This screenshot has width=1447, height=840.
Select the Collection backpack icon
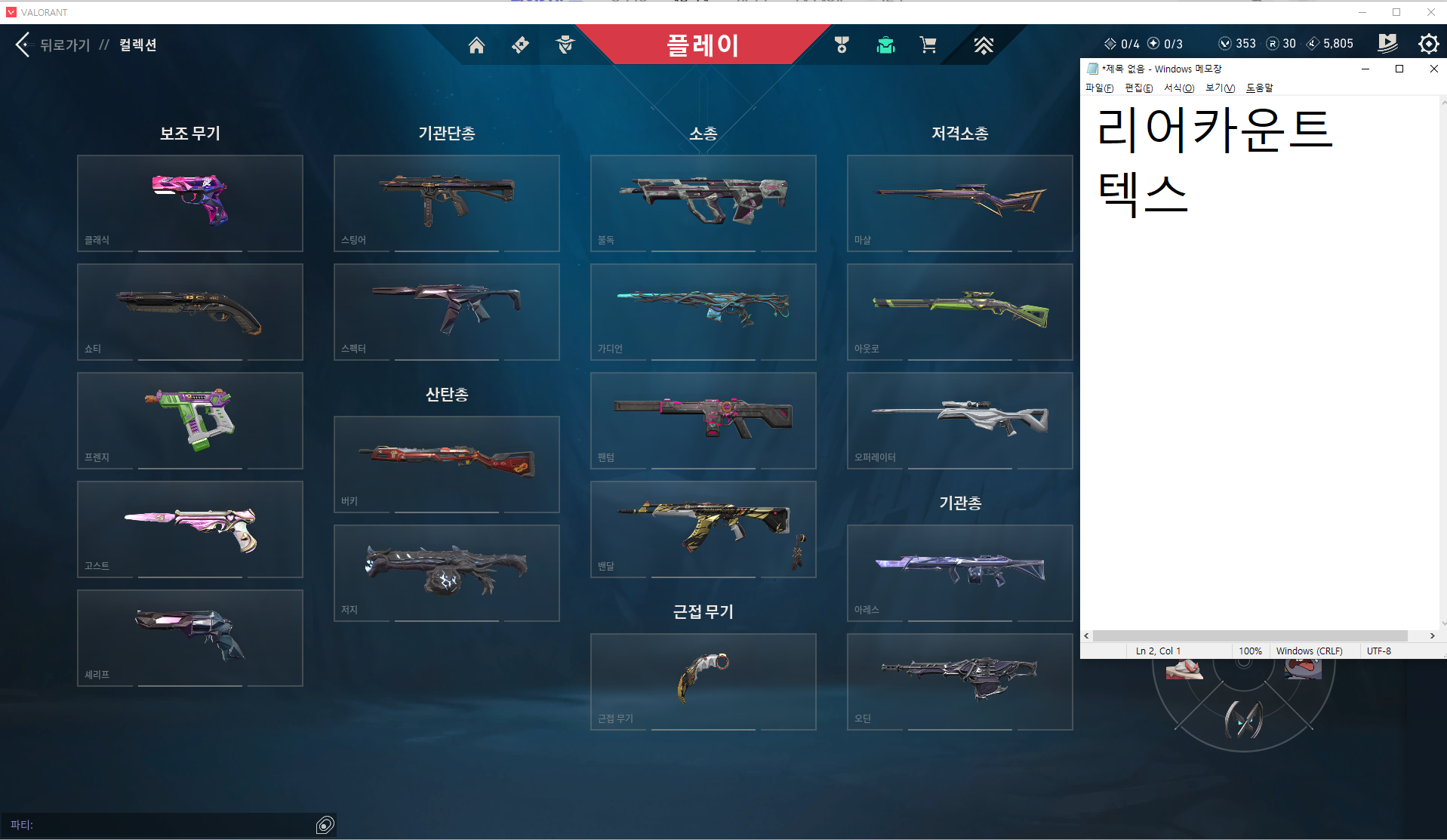tap(885, 45)
